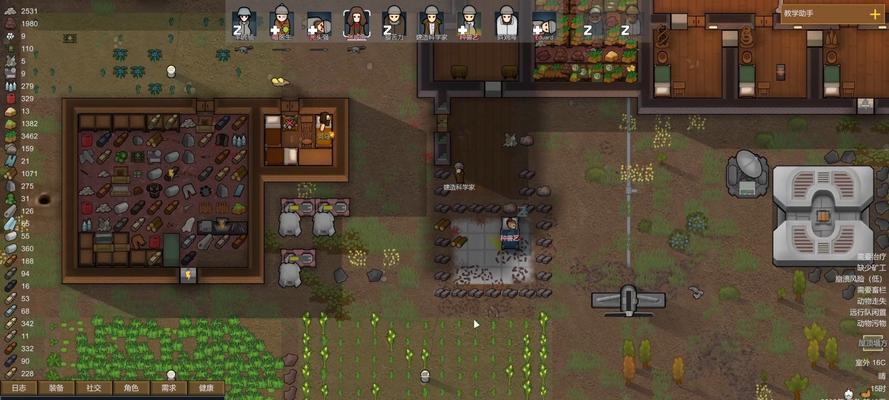The image size is (889, 400).
Task: Select the white-bearded colonist portrait
Action: pos(507,22)
